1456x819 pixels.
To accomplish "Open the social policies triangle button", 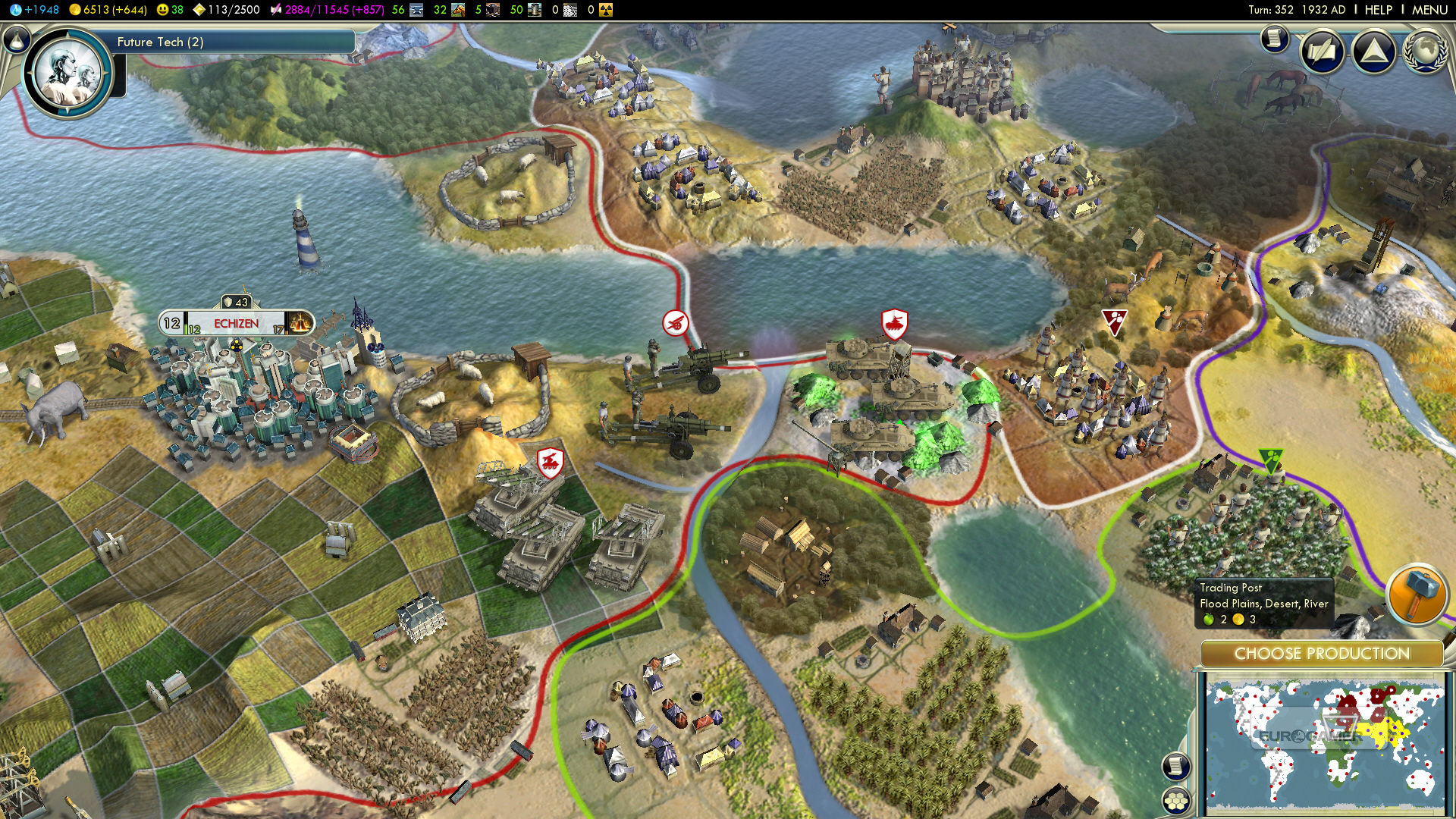I will 1374,52.
